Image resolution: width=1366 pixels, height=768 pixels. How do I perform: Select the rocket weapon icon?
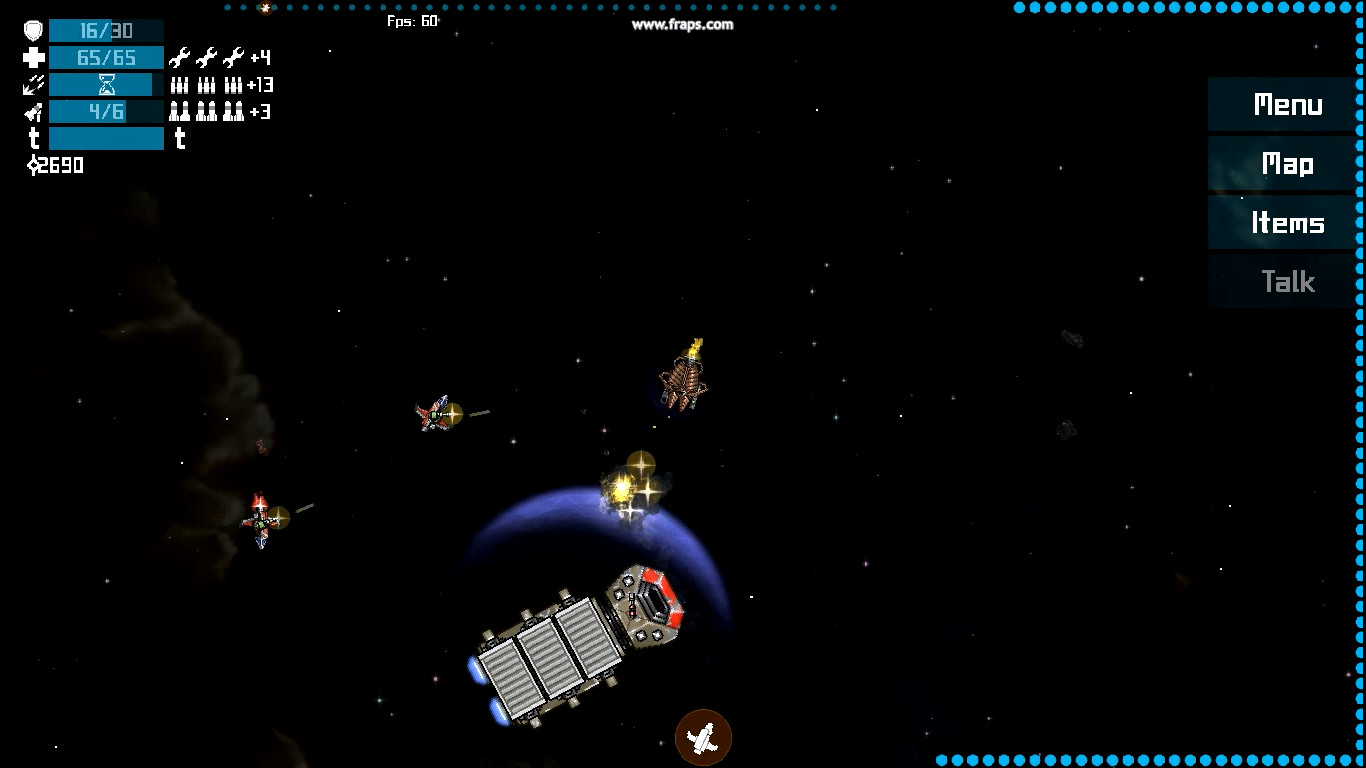pyautogui.click(x=33, y=111)
